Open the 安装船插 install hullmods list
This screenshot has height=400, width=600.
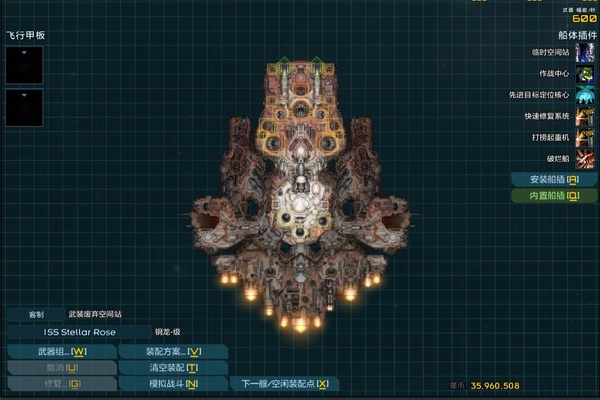coord(553,180)
